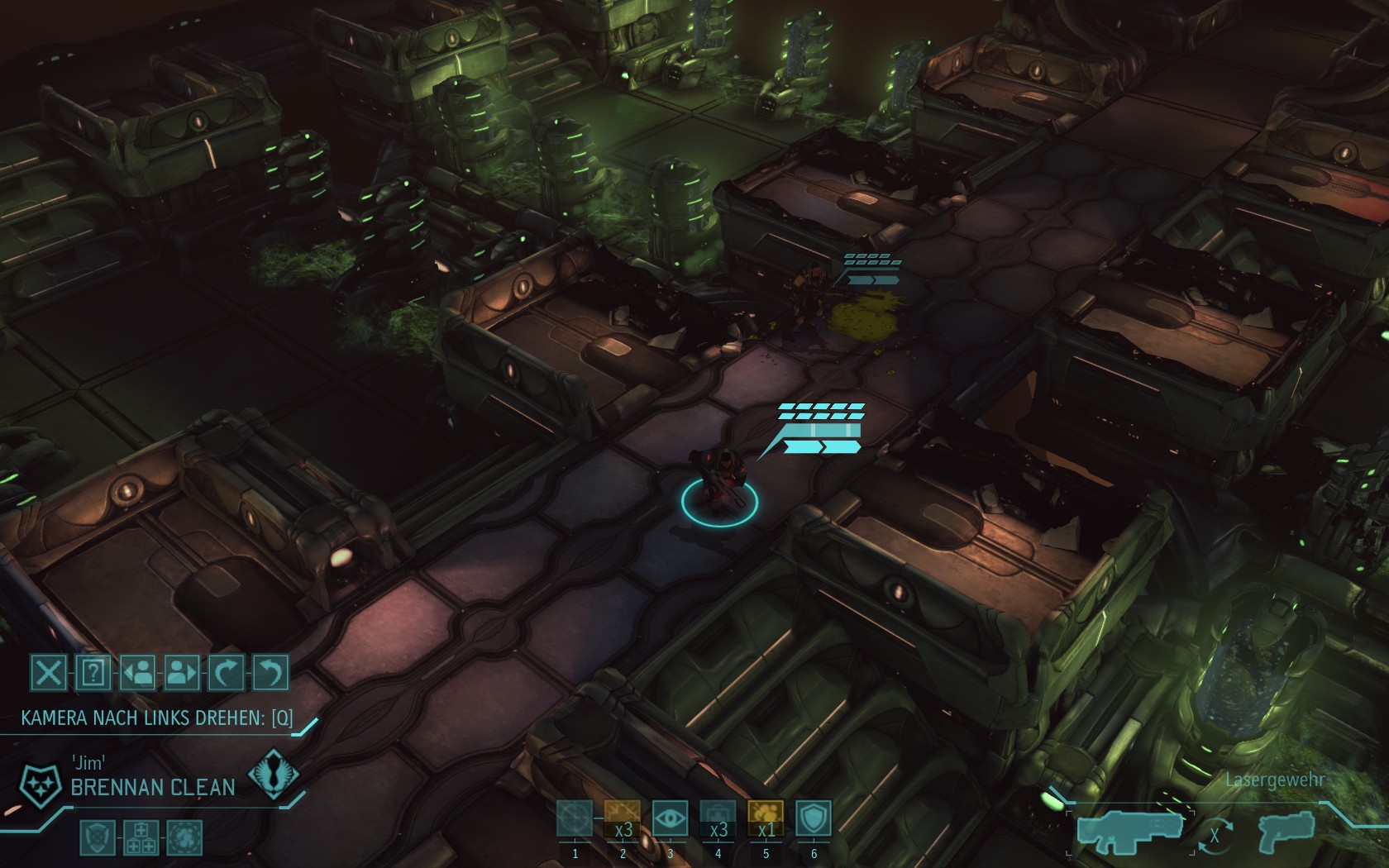The width and height of the screenshot is (1389, 868).
Task: Click the swap weapons arrows icon
Action: click(x=1214, y=835)
